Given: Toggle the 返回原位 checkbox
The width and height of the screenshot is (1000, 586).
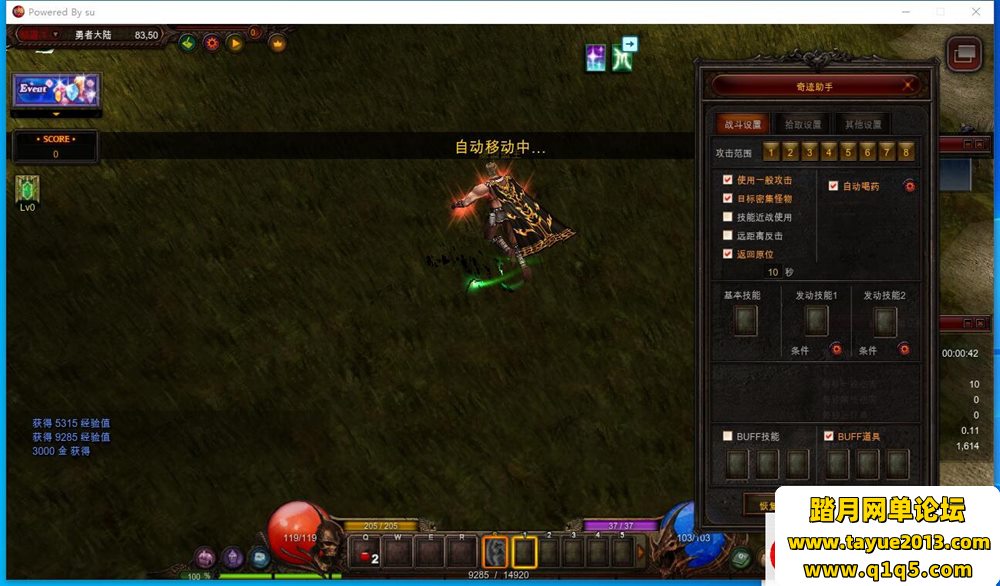Looking at the screenshot, I should (728, 254).
